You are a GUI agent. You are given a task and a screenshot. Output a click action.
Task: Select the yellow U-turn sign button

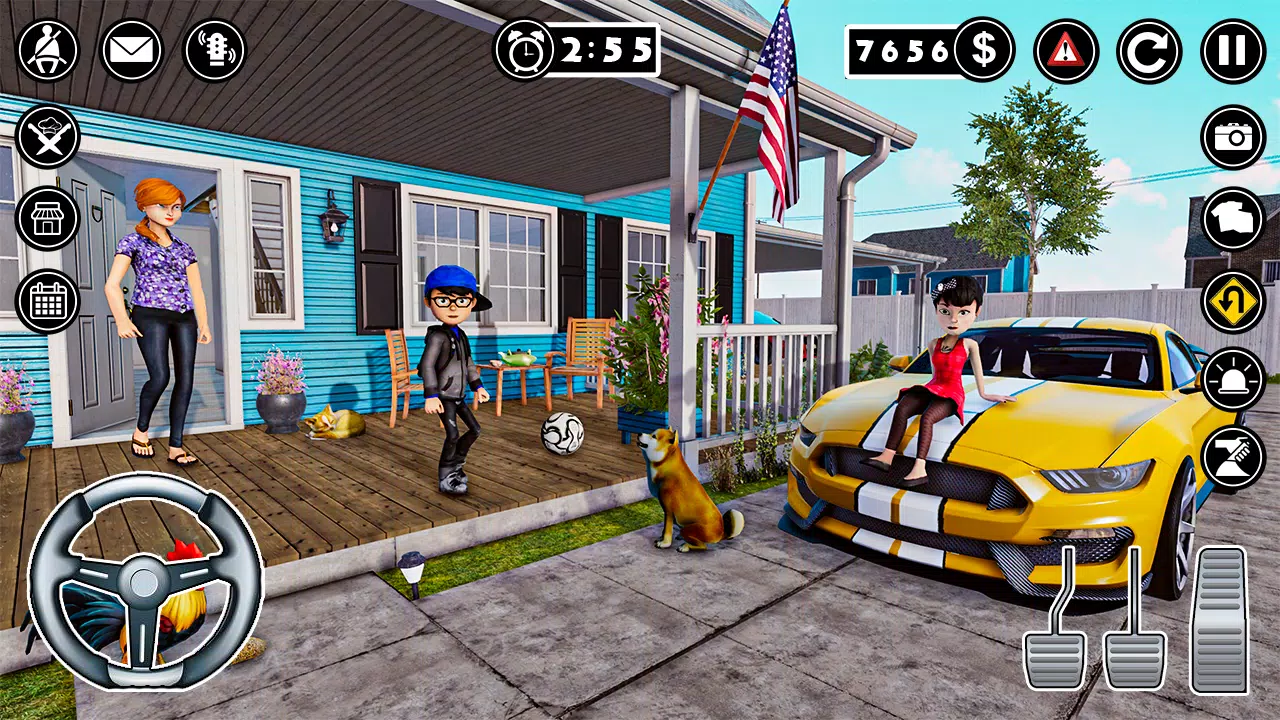pos(1233,301)
